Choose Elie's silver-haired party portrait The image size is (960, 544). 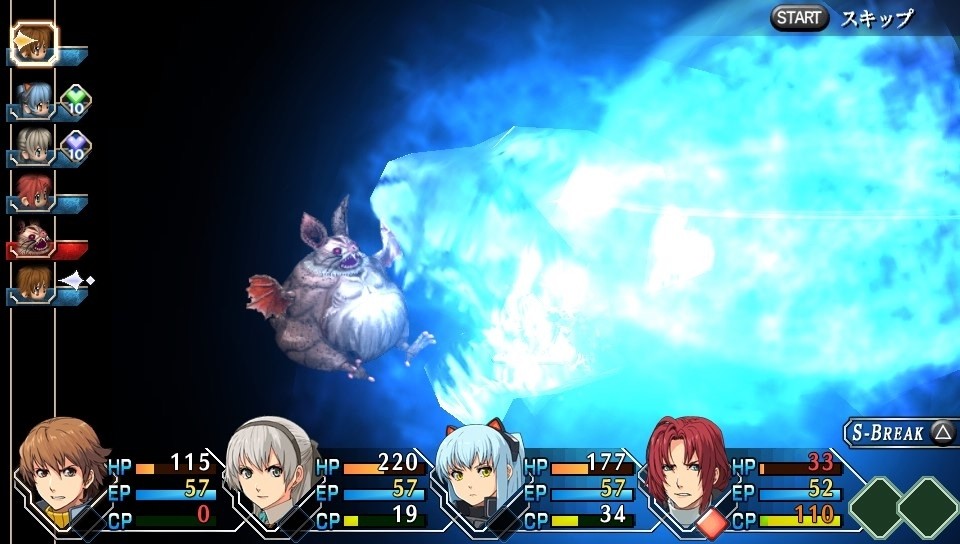tap(268, 468)
